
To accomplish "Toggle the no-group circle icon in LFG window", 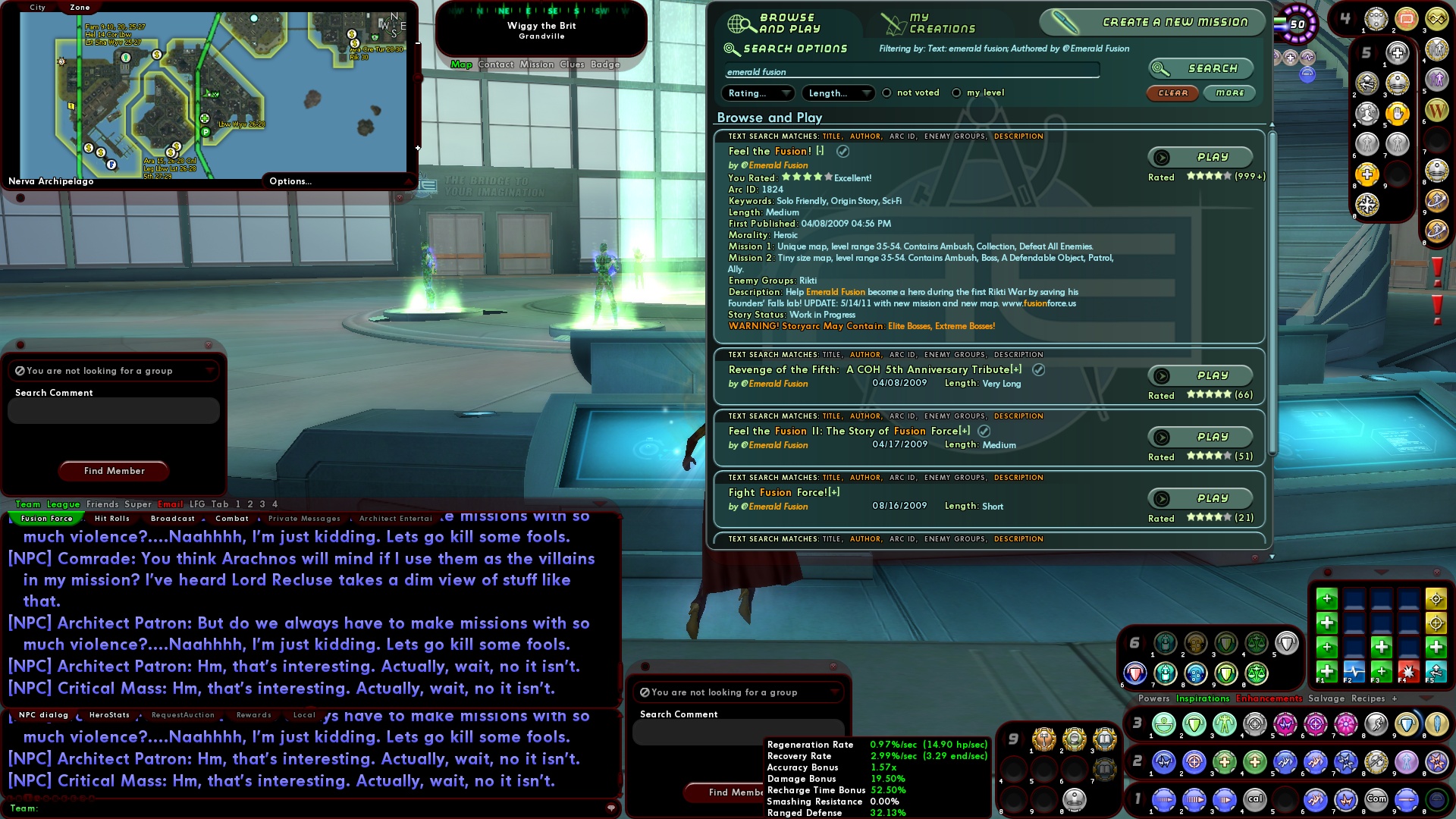I will [21, 371].
